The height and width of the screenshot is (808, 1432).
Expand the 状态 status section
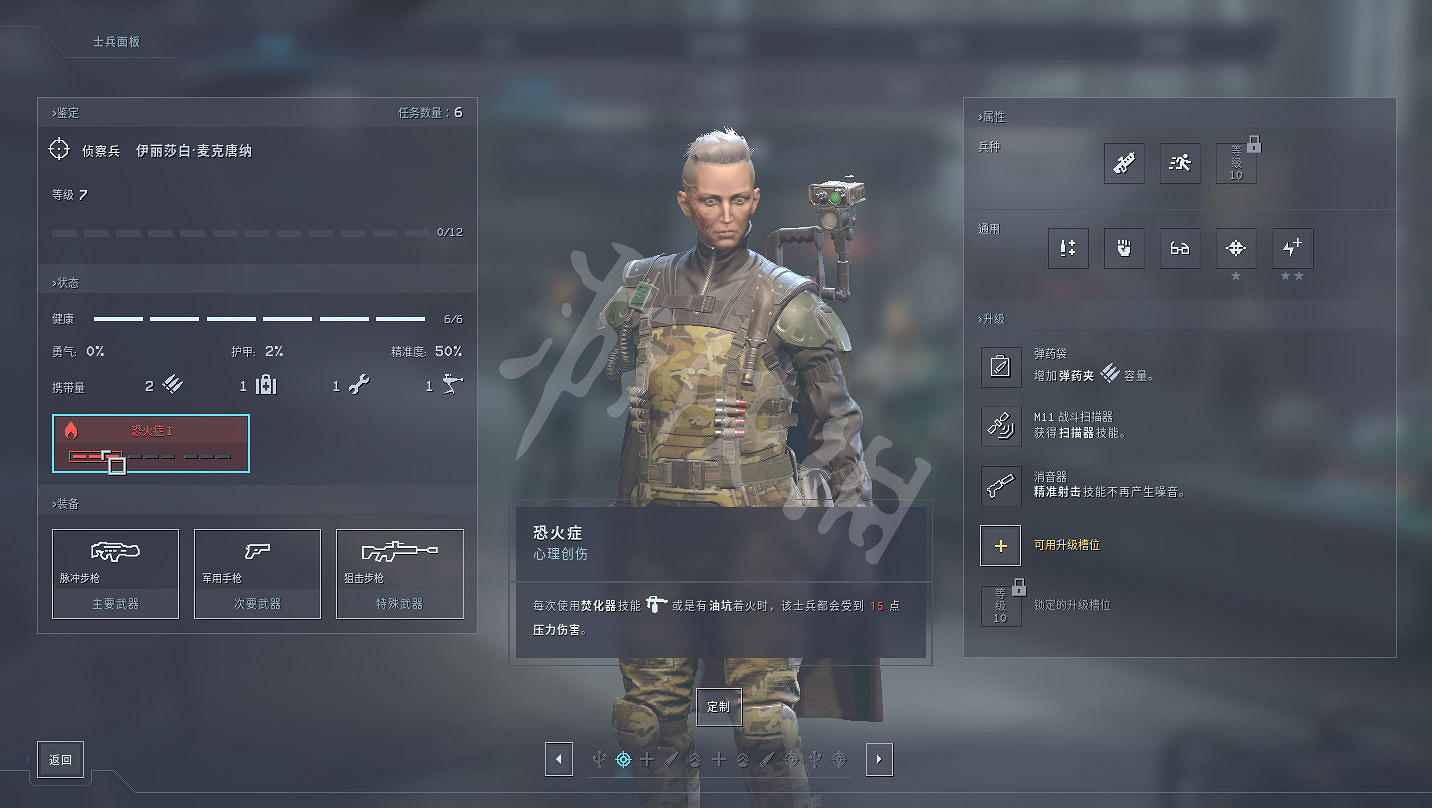[63, 282]
